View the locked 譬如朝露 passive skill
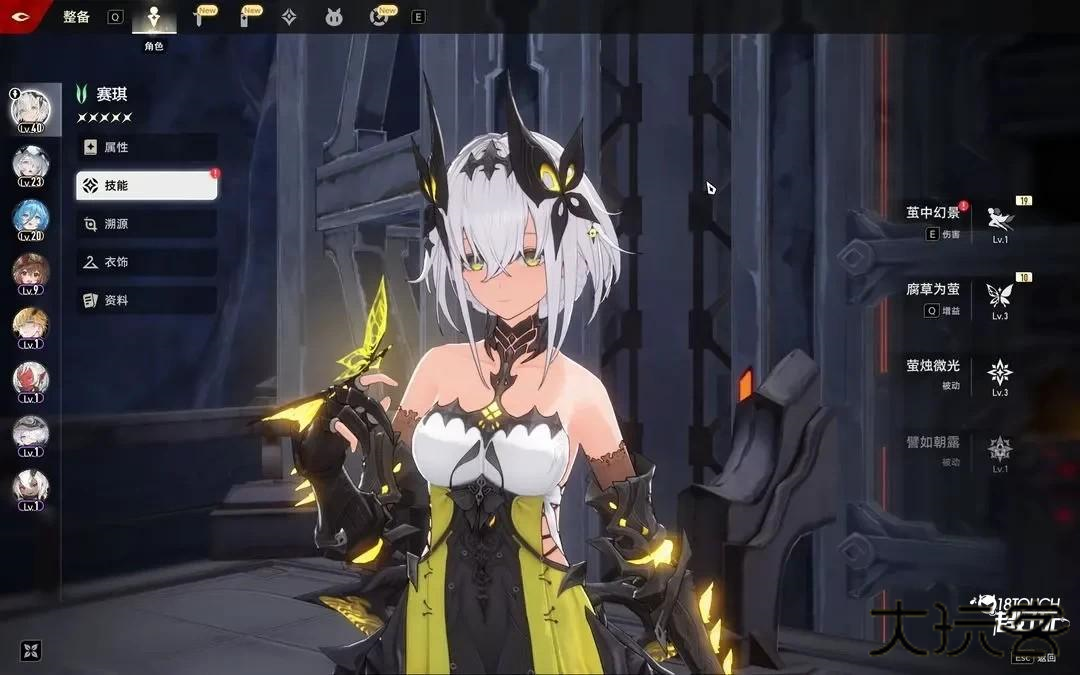This screenshot has width=1080, height=675. click(x=998, y=449)
